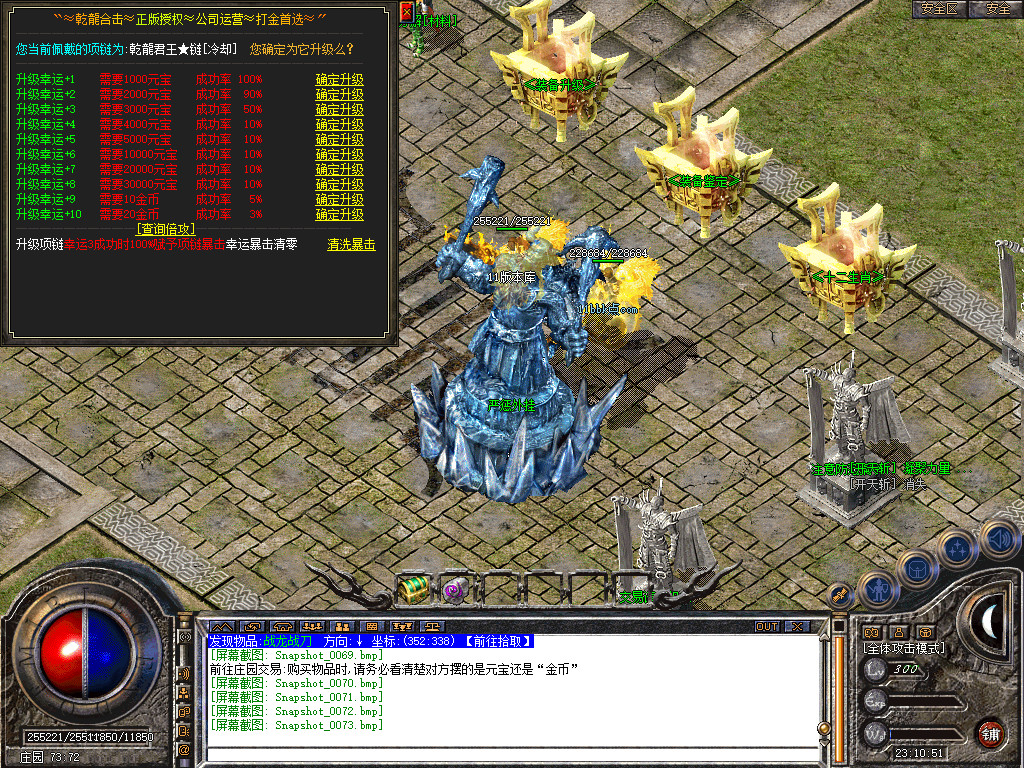The image size is (1024, 768).
Task: Click the 安全区 button at top right
Action: click(x=940, y=9)
